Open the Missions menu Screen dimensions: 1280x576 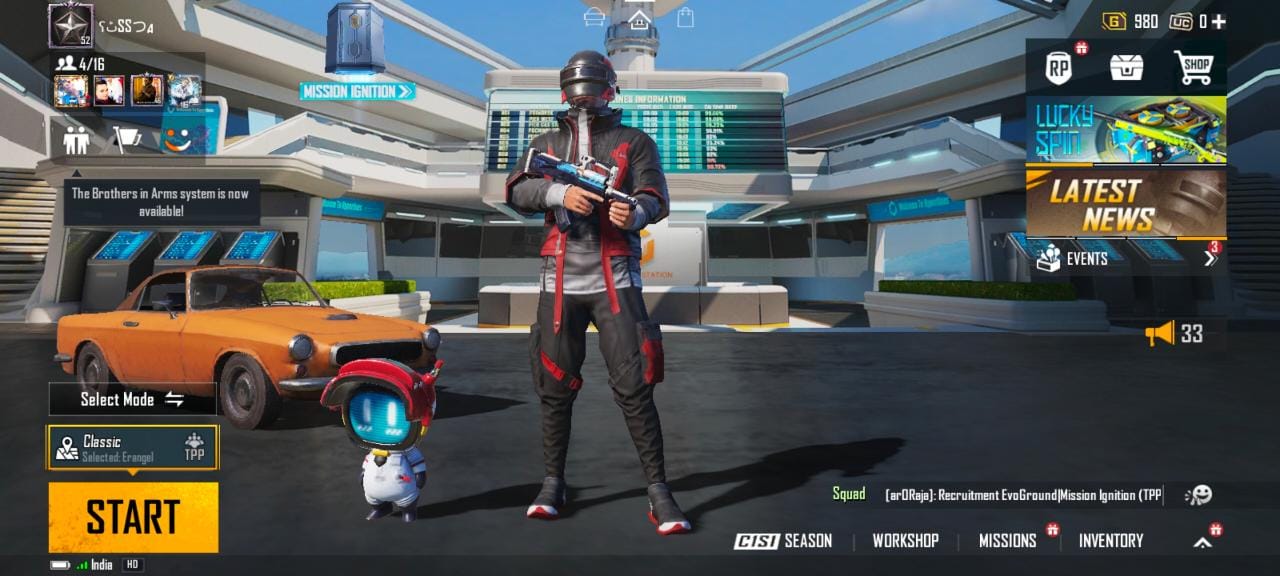click(x=1007, y=541)
